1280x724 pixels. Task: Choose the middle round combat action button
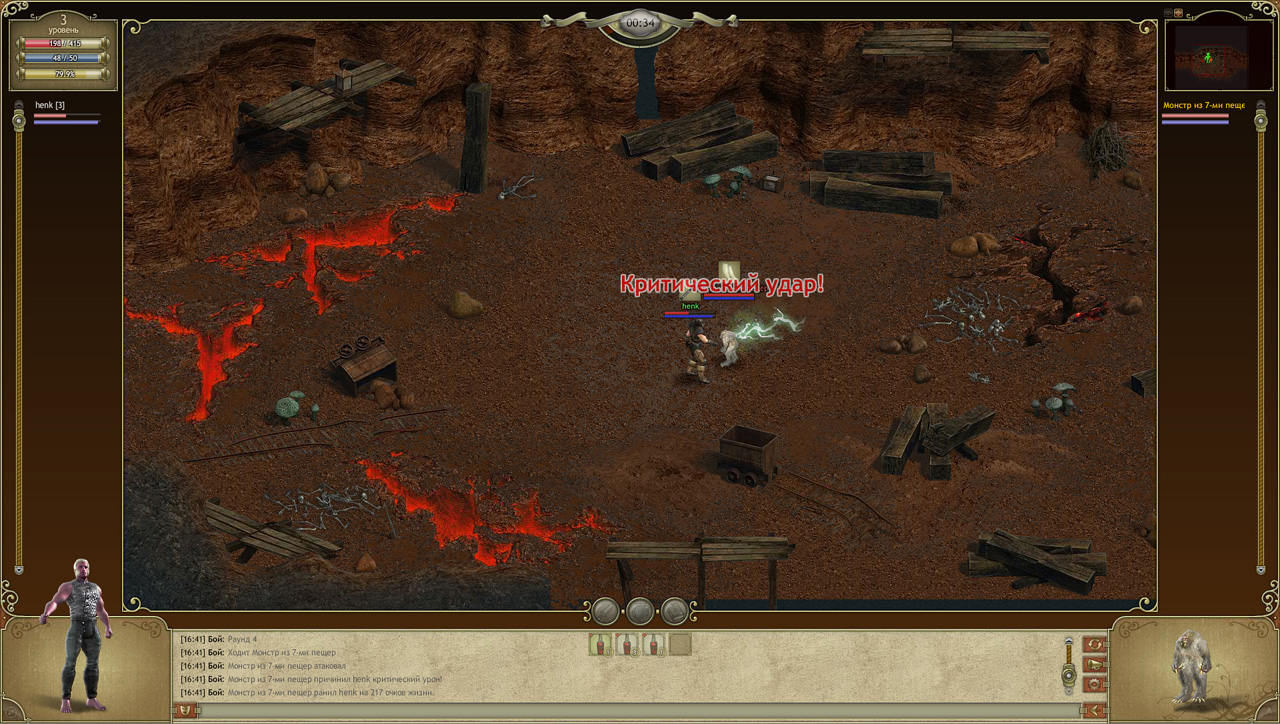coord(640,611)
